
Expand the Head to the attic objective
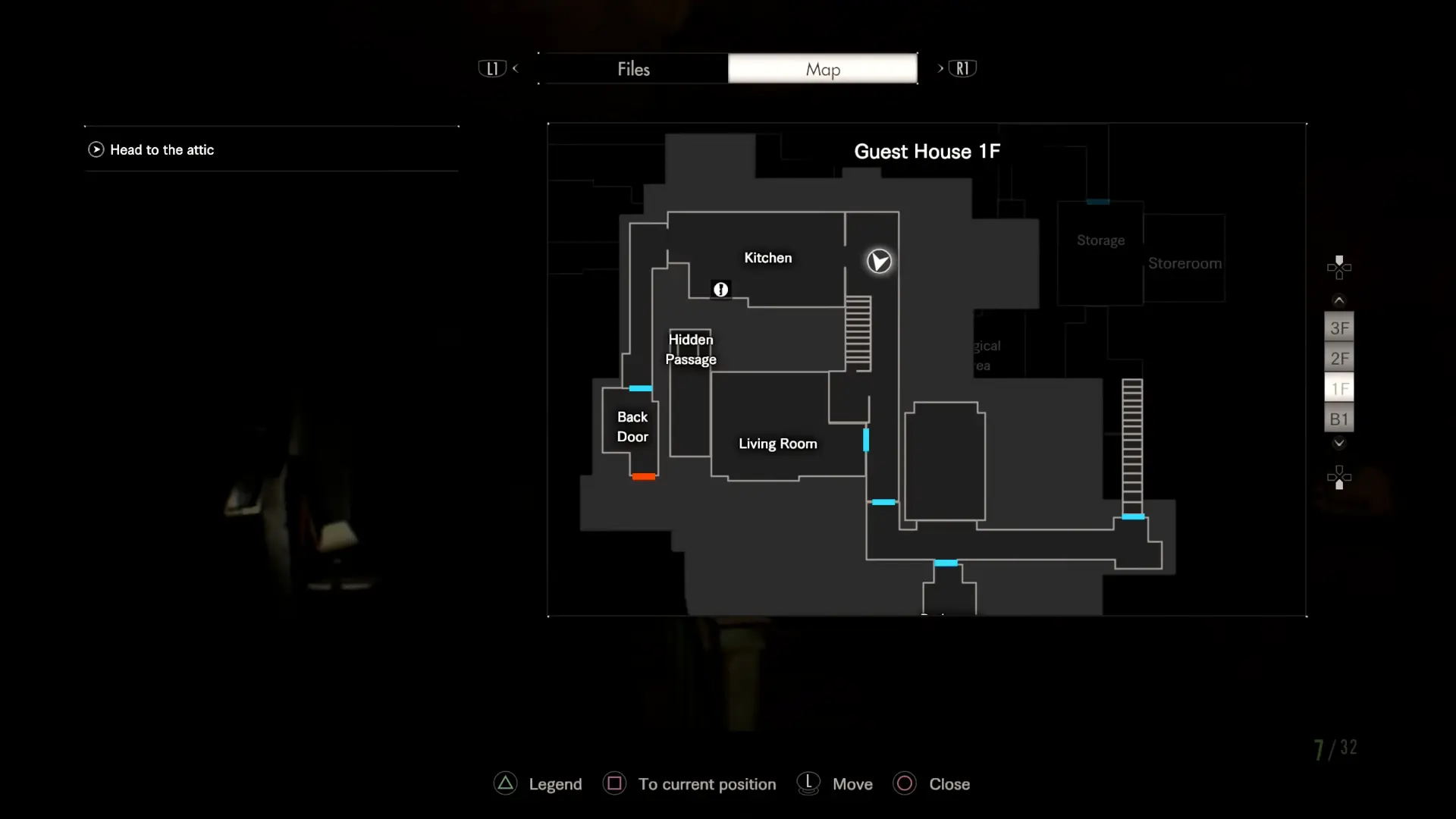coord(96,149)
